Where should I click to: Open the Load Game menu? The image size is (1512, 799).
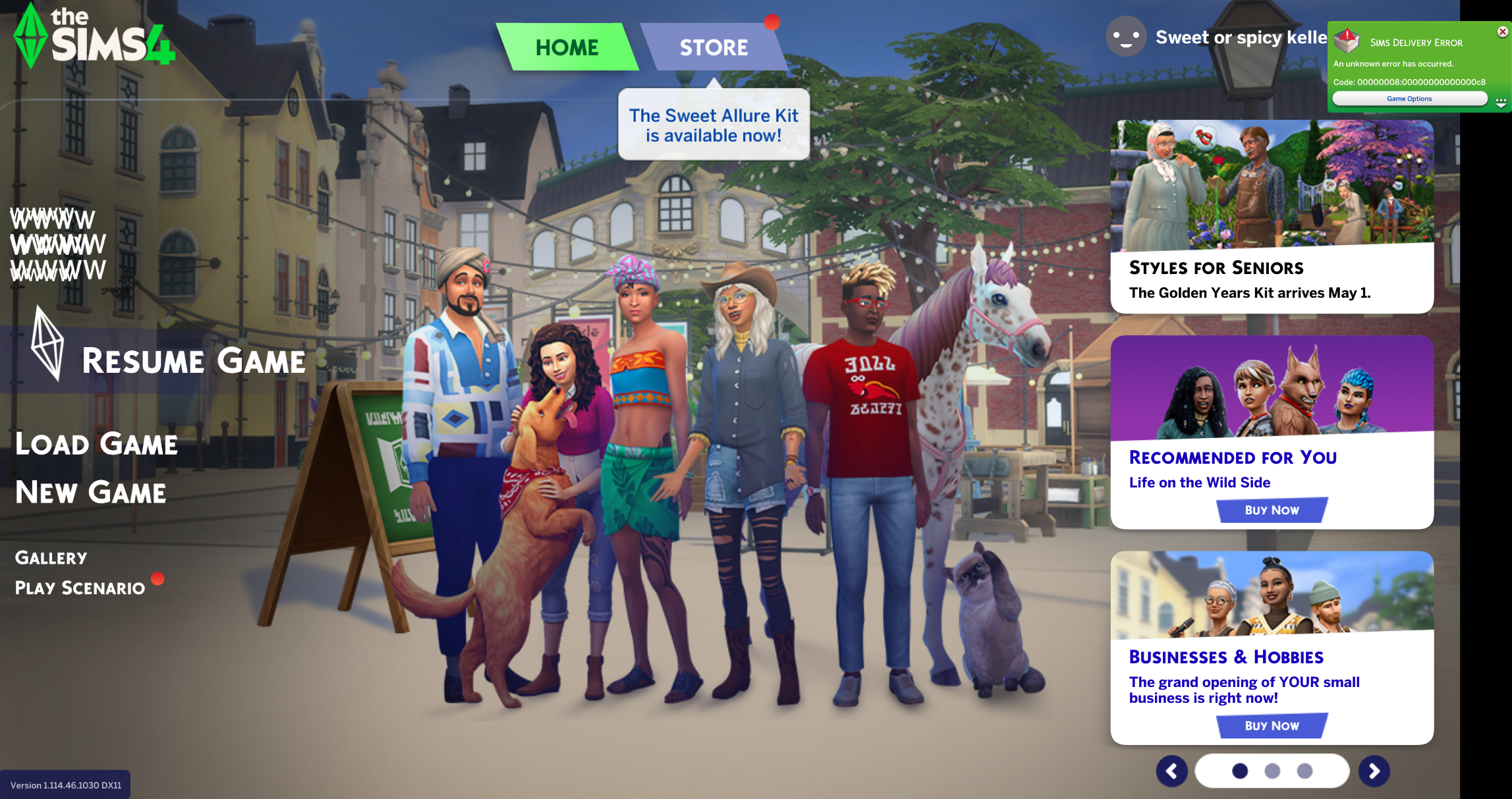pyautogui.click(x=96, y=444)
